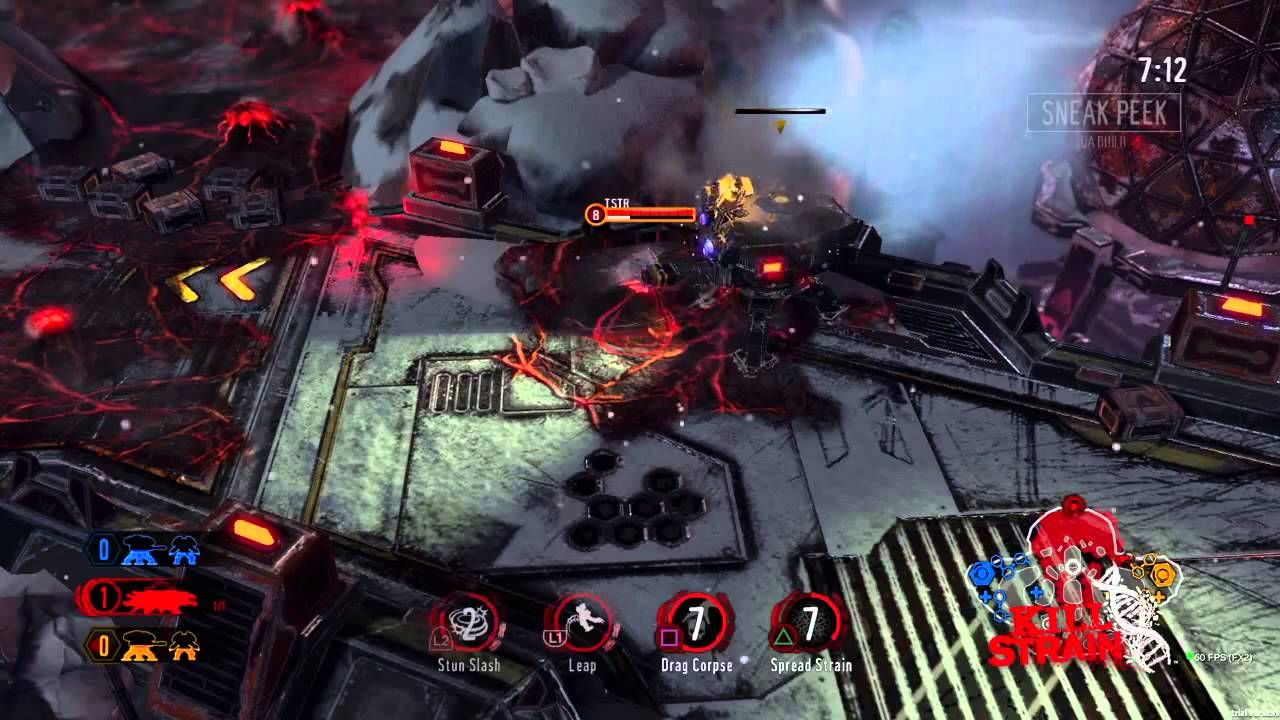Click the 60 FPS indicator
The height and width of the screenshot is (720, 1280).
pyautogui.click(x=1218, y=656)
